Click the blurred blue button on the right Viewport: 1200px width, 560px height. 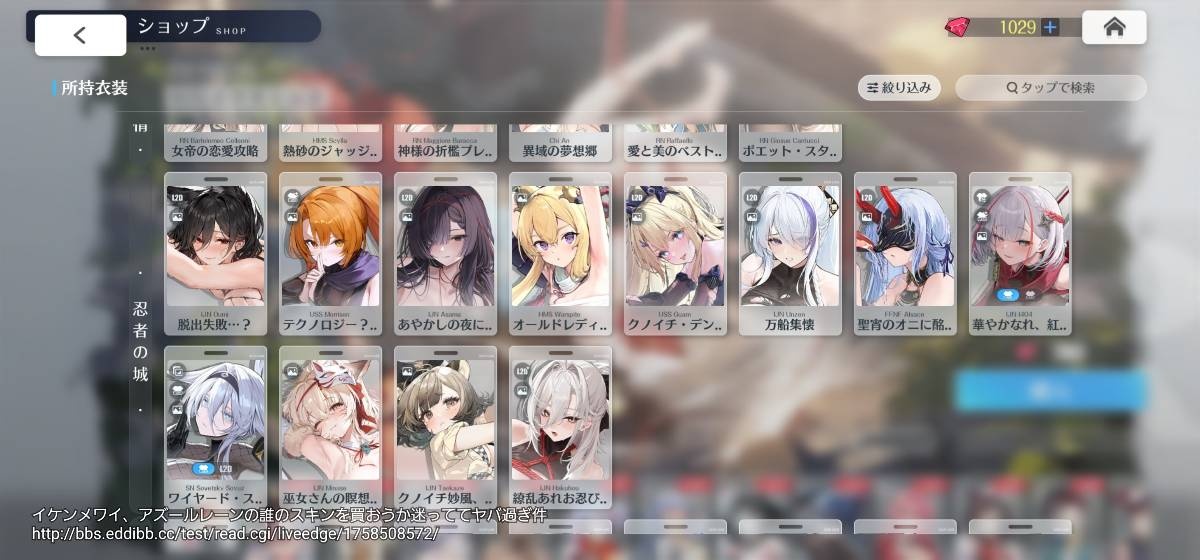1050,389
